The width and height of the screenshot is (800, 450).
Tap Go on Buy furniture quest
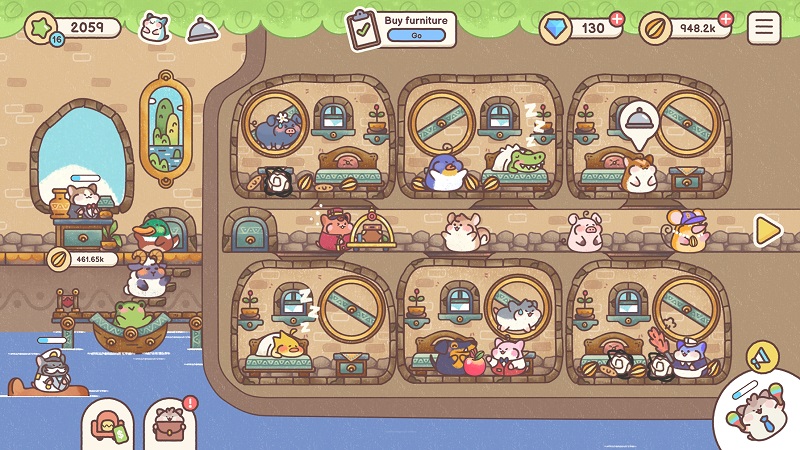click(x=415, y=35)
